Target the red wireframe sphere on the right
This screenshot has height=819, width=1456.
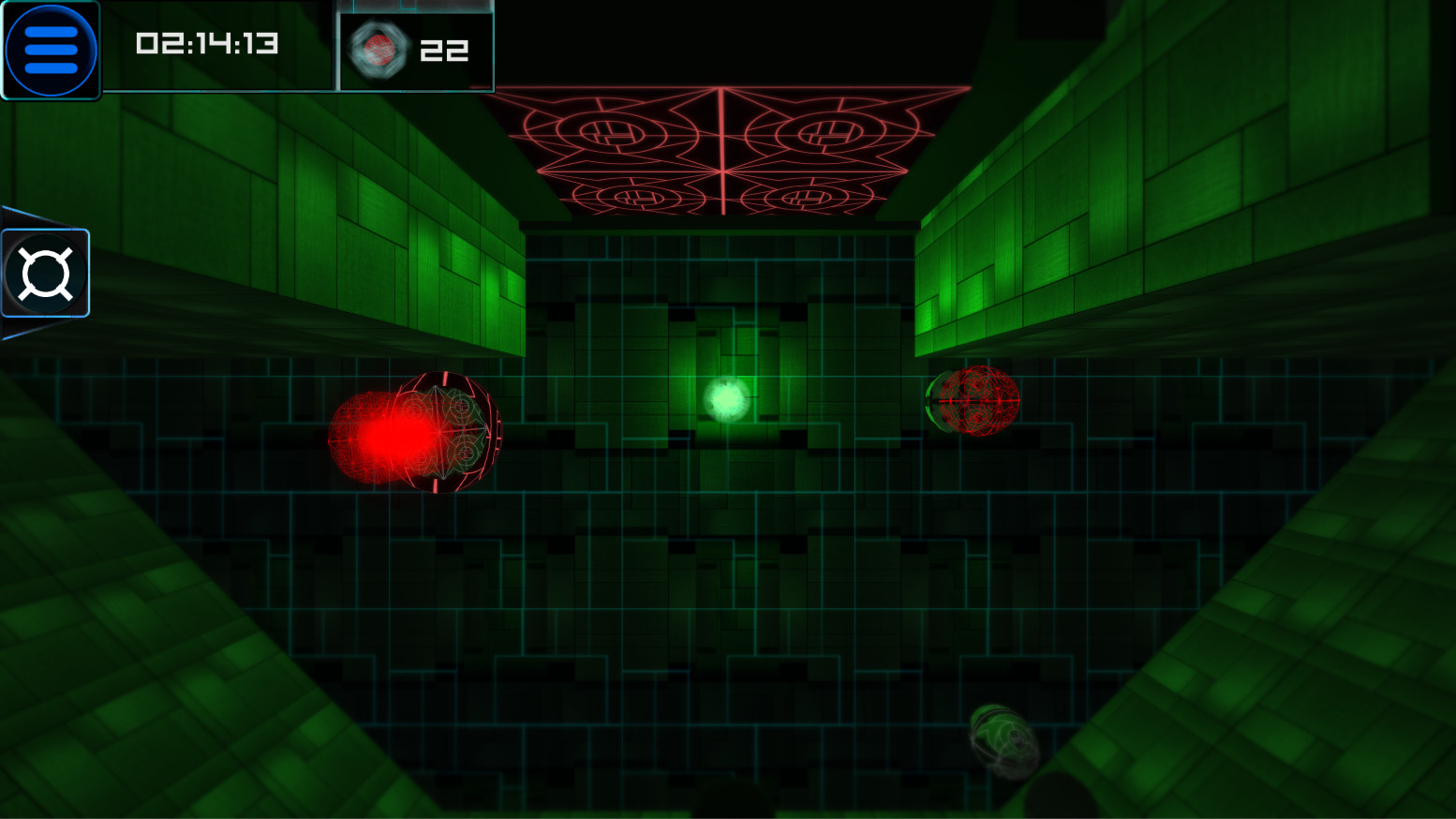(x=977, y=403)
